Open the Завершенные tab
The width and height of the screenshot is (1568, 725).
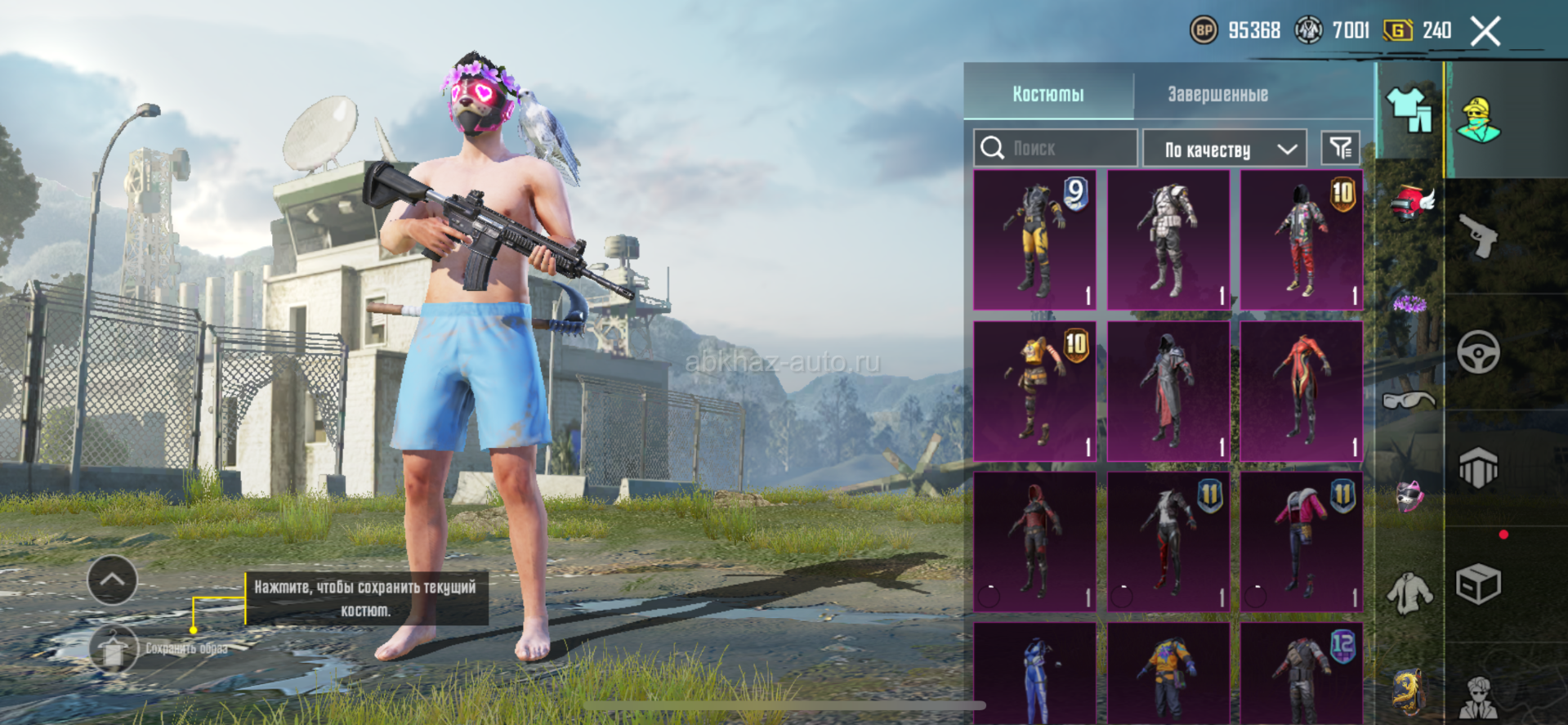tap(1217, 94)
